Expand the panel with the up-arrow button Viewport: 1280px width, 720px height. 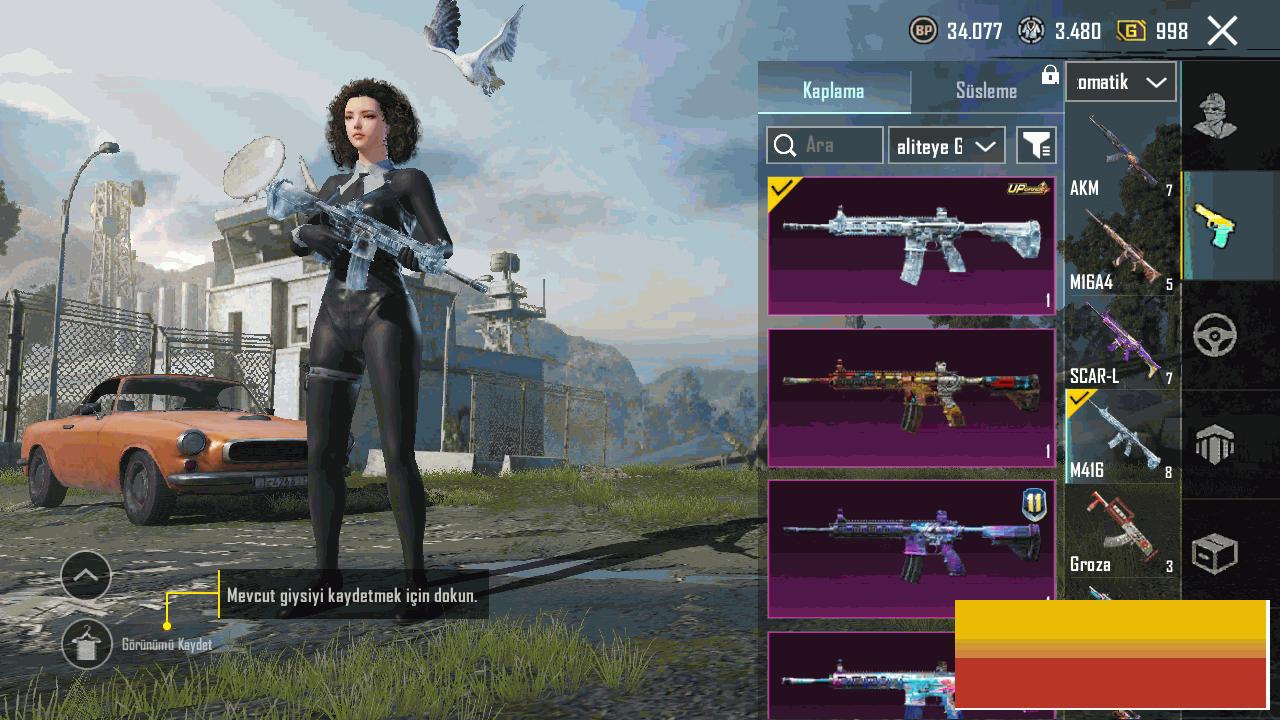coord(86,575)
